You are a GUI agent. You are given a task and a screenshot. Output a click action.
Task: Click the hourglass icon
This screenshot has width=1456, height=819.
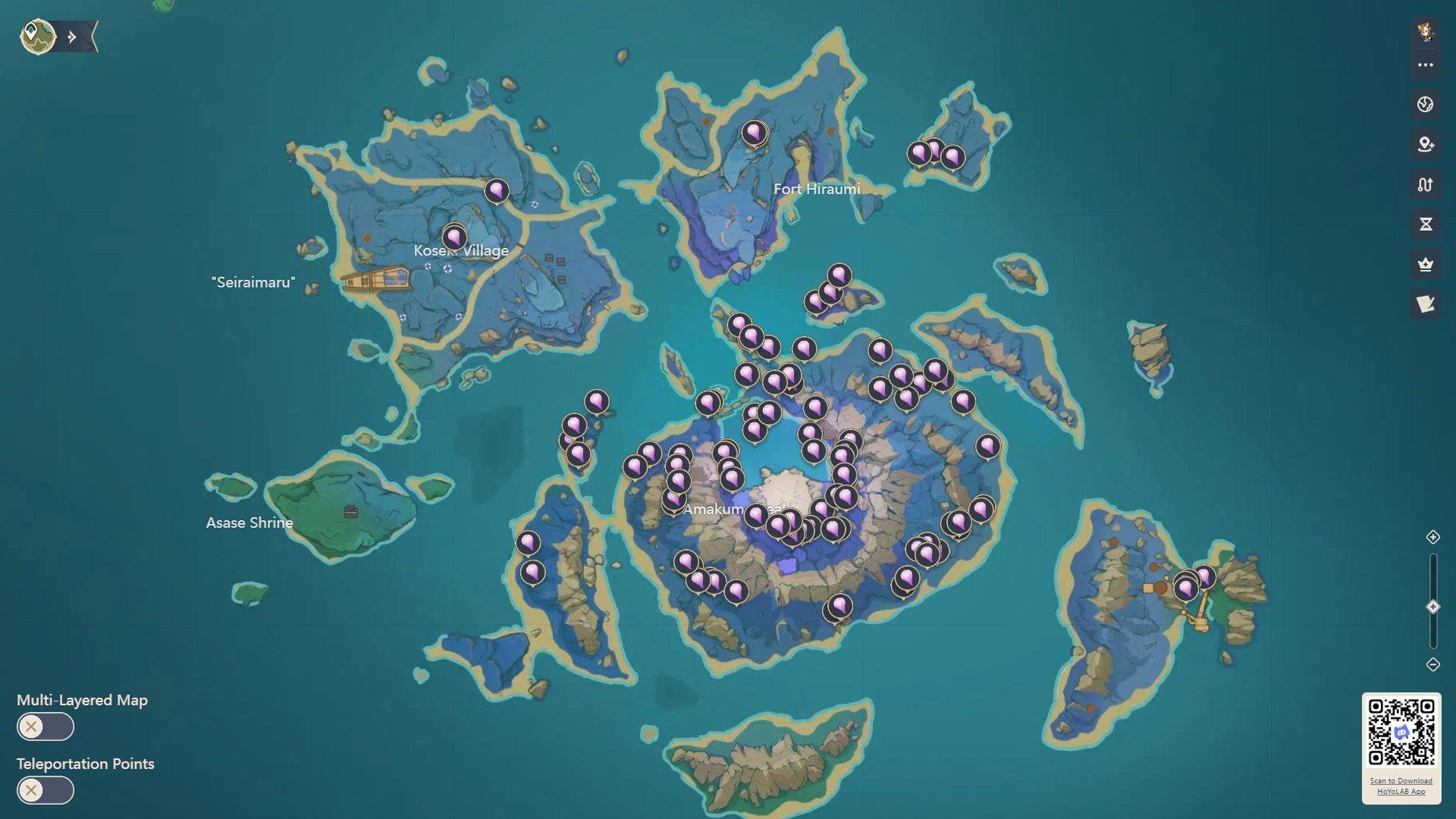(x=1425, y=224)
